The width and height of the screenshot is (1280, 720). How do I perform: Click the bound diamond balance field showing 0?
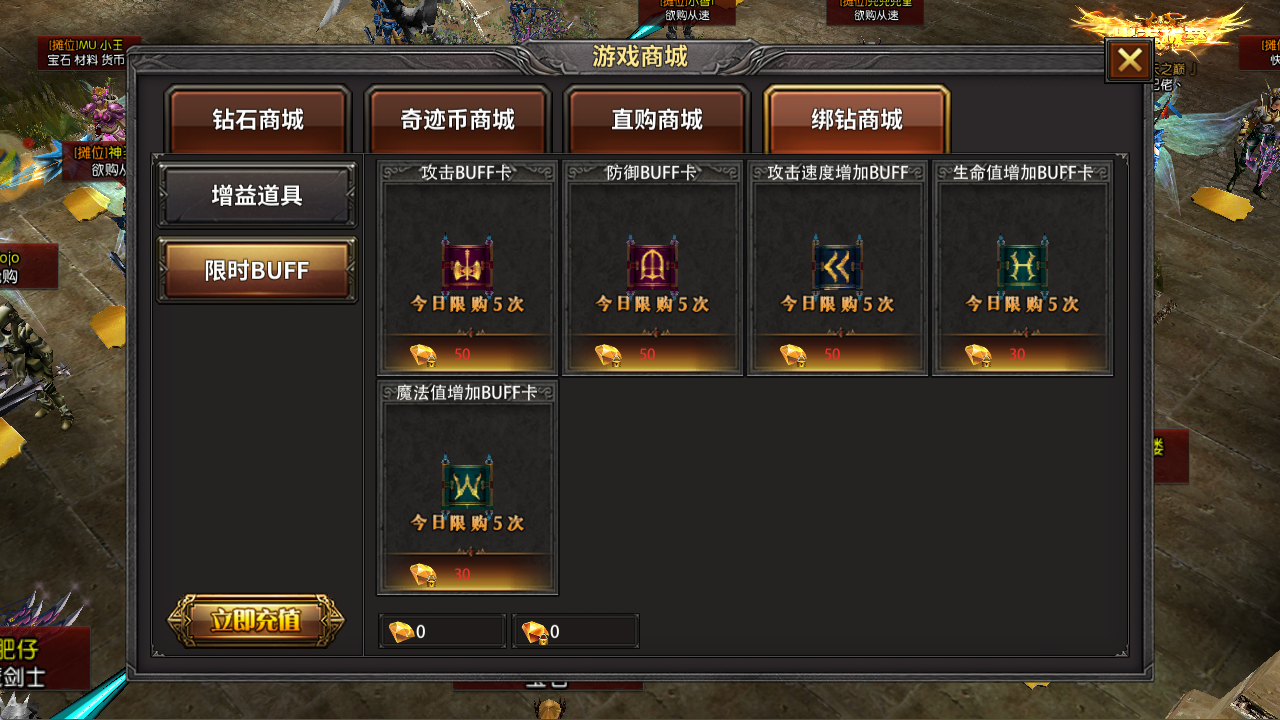(576, 630)
